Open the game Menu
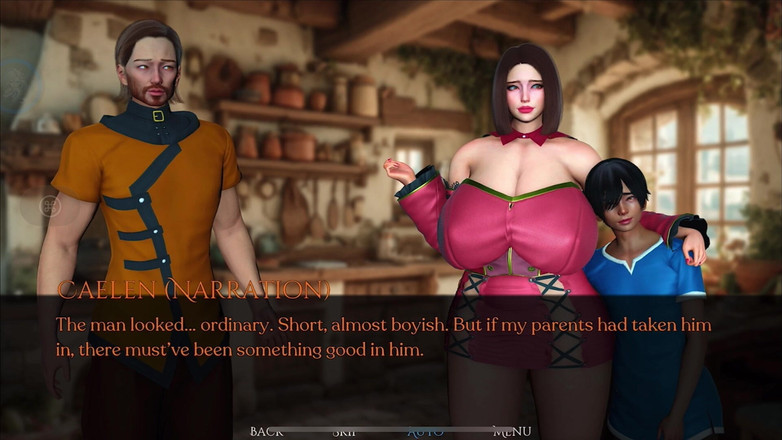 512,431
